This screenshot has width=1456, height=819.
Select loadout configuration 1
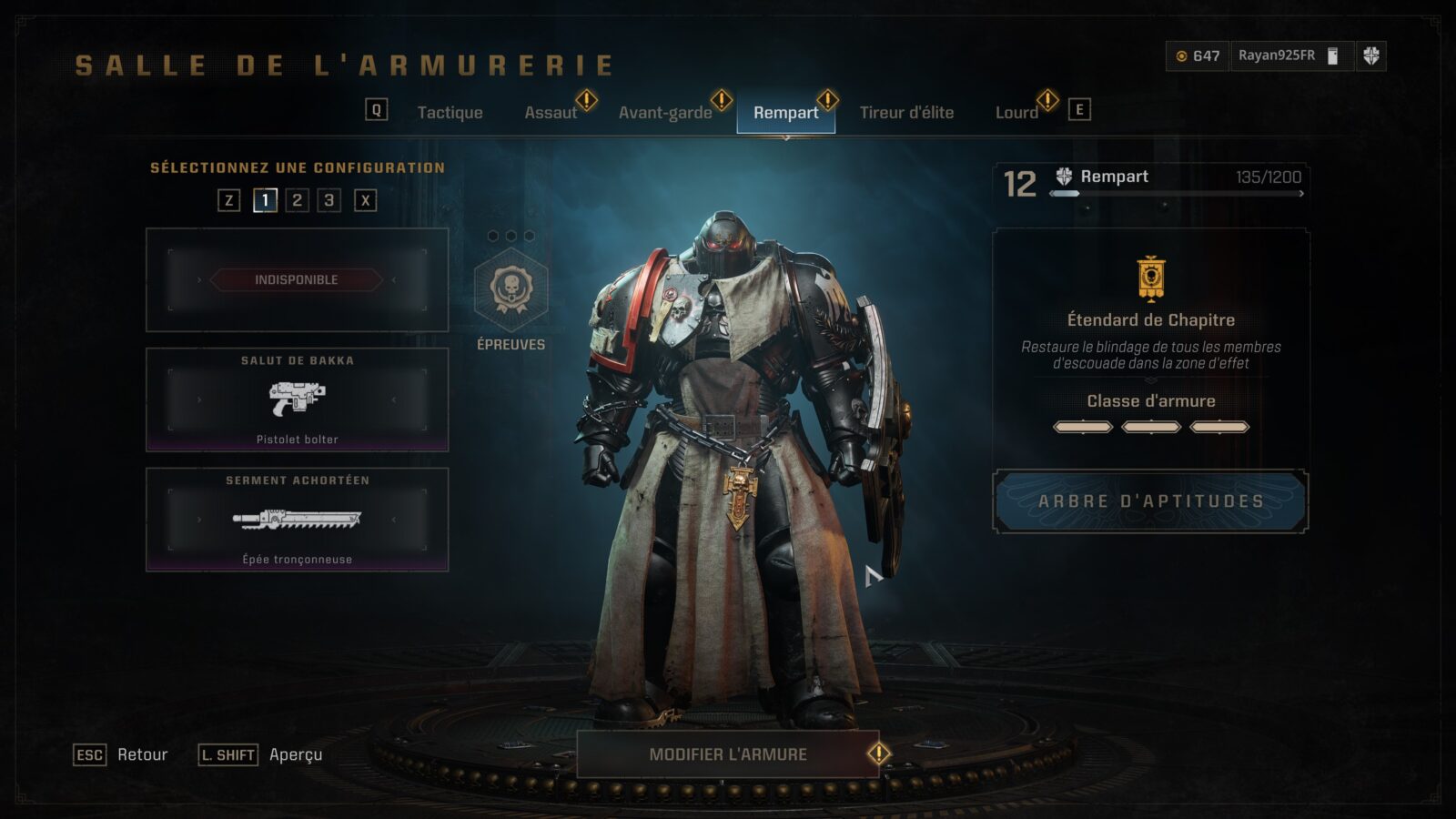tap(265, 200)
